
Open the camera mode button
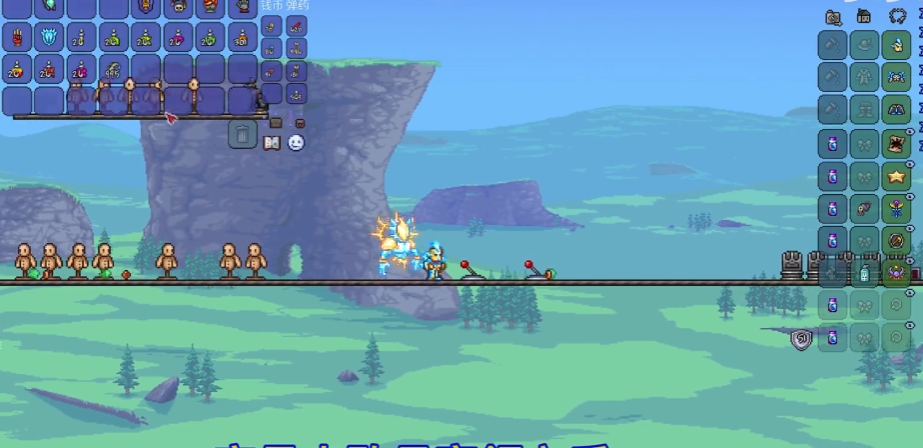(x=833, y=16)
